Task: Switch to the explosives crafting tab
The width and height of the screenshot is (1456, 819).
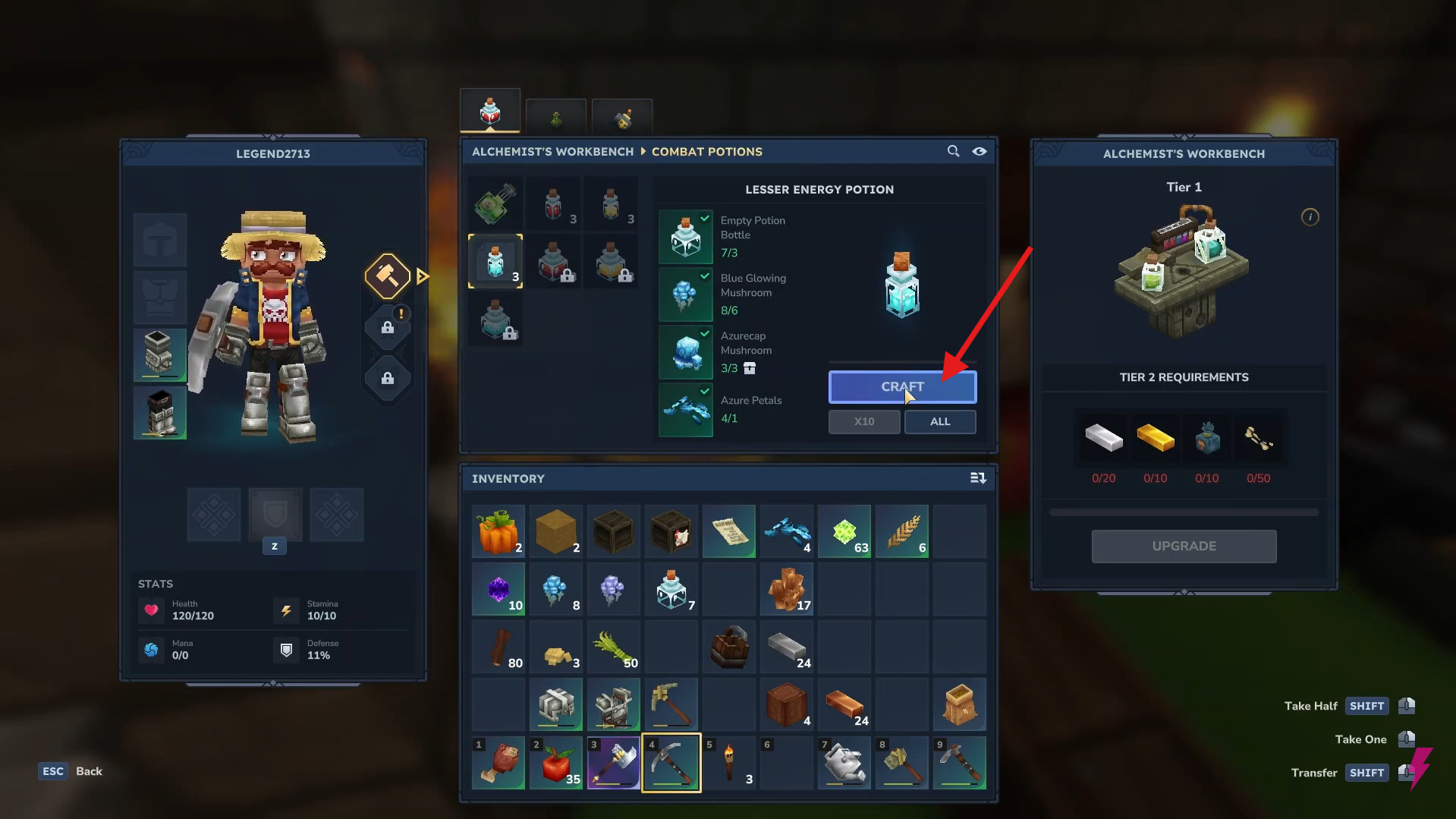Action: (621, 115)
